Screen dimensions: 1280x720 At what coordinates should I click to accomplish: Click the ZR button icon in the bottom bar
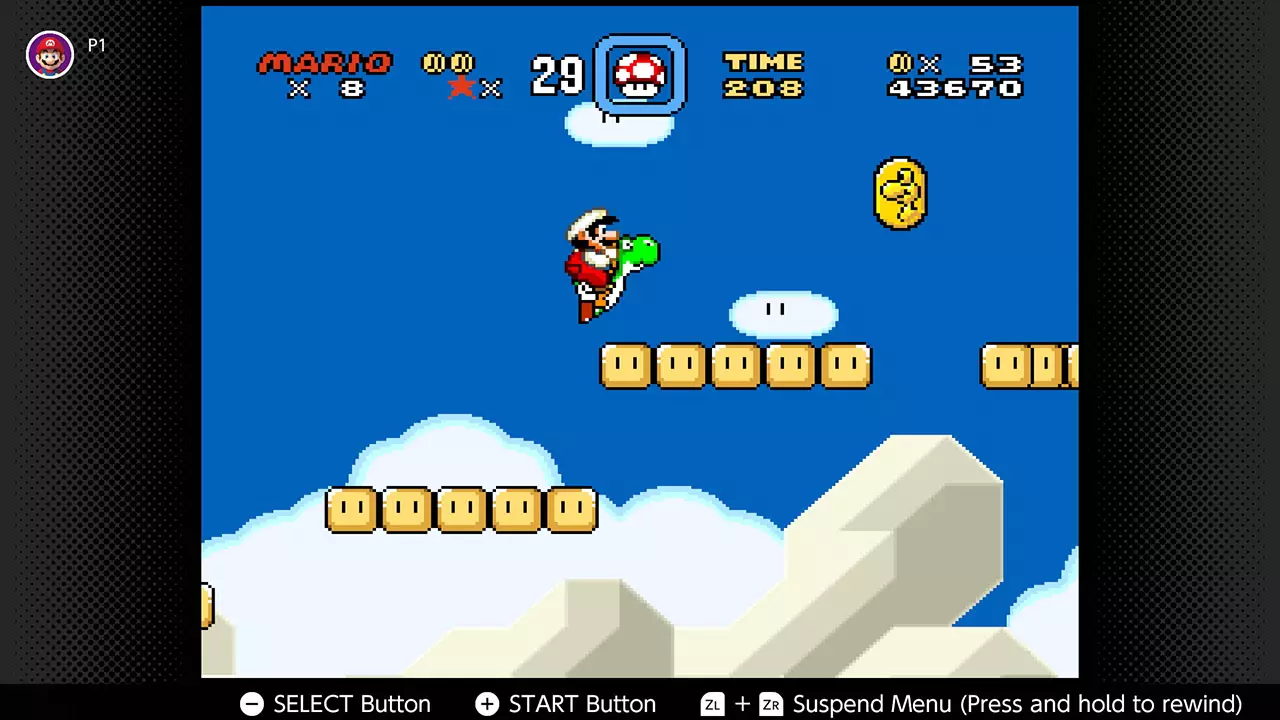pyautogui.click(x=770, y=704)
